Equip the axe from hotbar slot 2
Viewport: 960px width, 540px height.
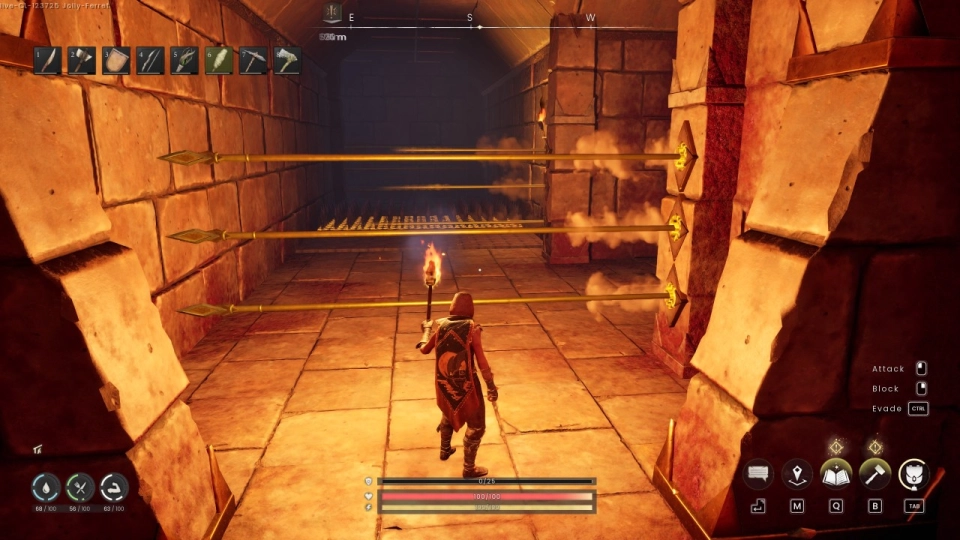82,60
